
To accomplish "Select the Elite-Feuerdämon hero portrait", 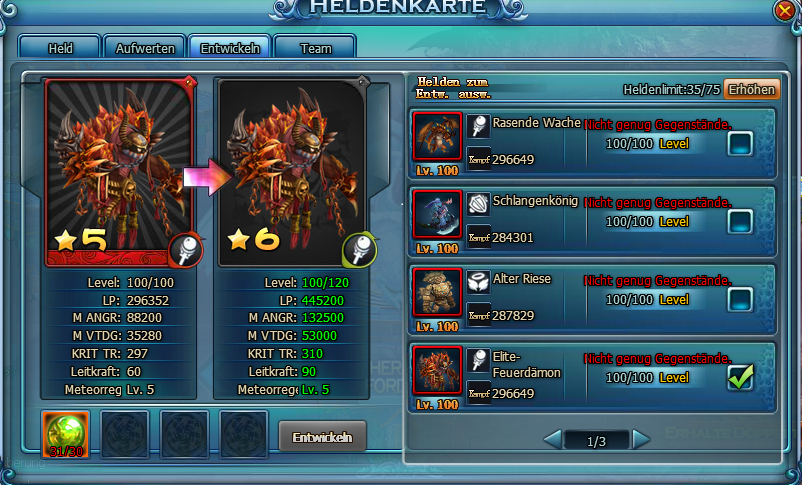I will [437, 370].
